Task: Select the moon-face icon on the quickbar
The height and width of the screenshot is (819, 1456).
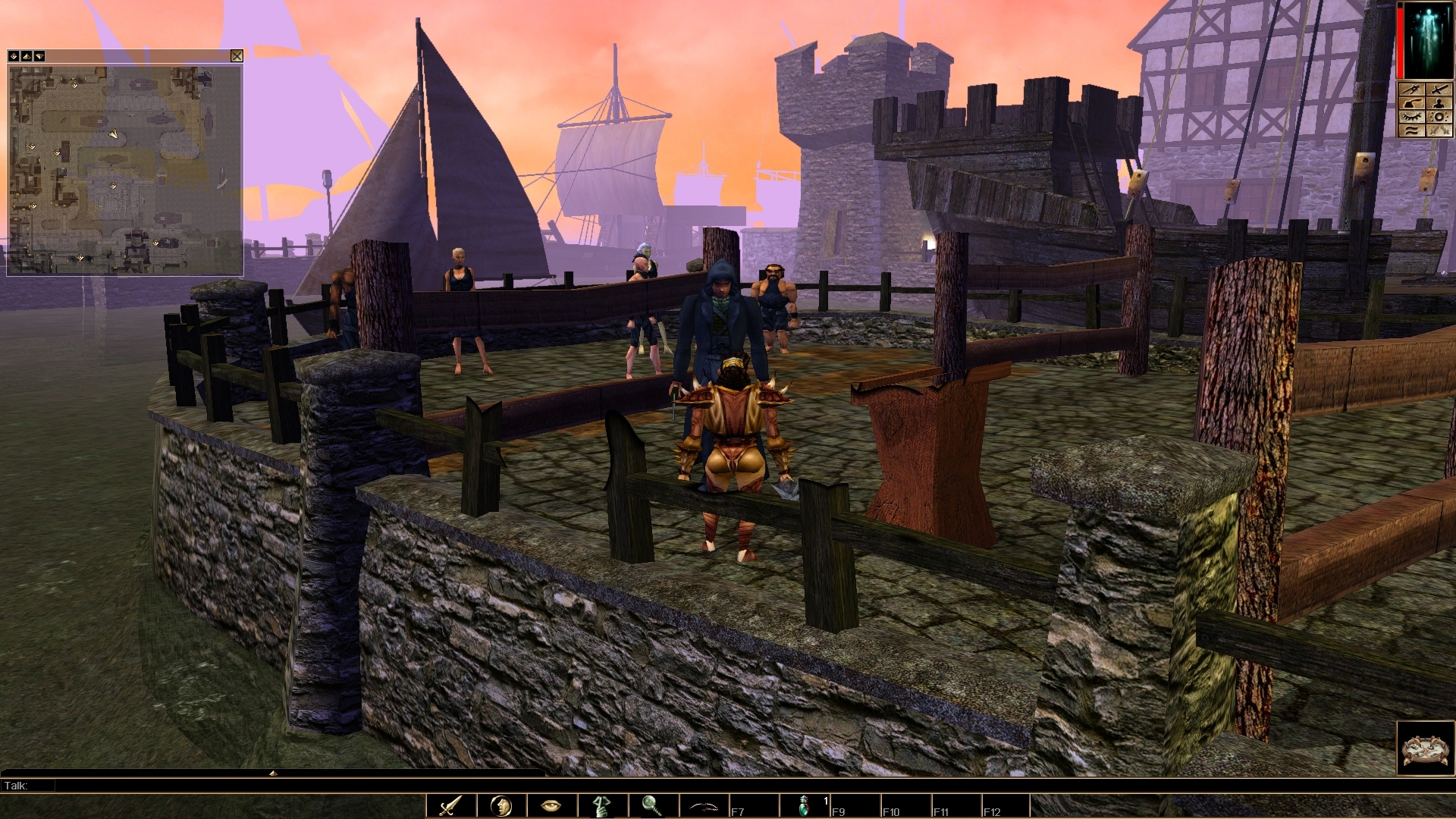Action: [x=500, y=806]
